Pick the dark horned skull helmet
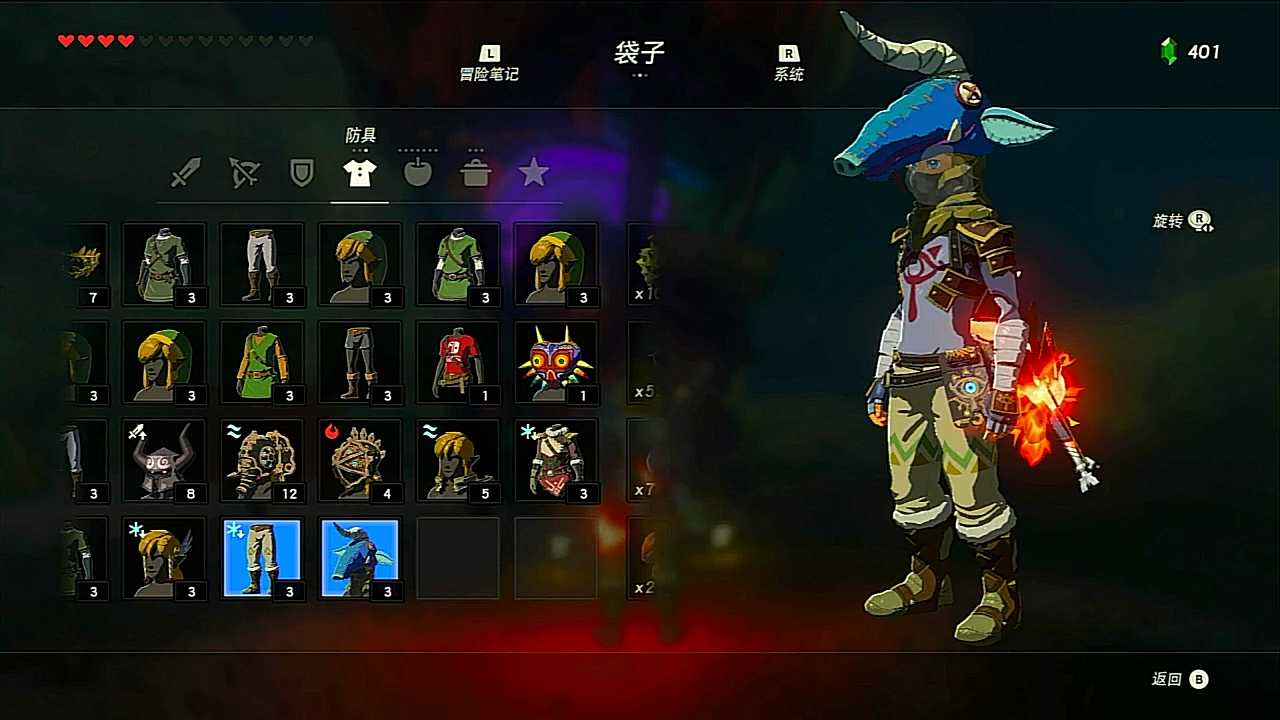Image resolution: width=1280 pixels, height=720 pixels. point(164,460)
